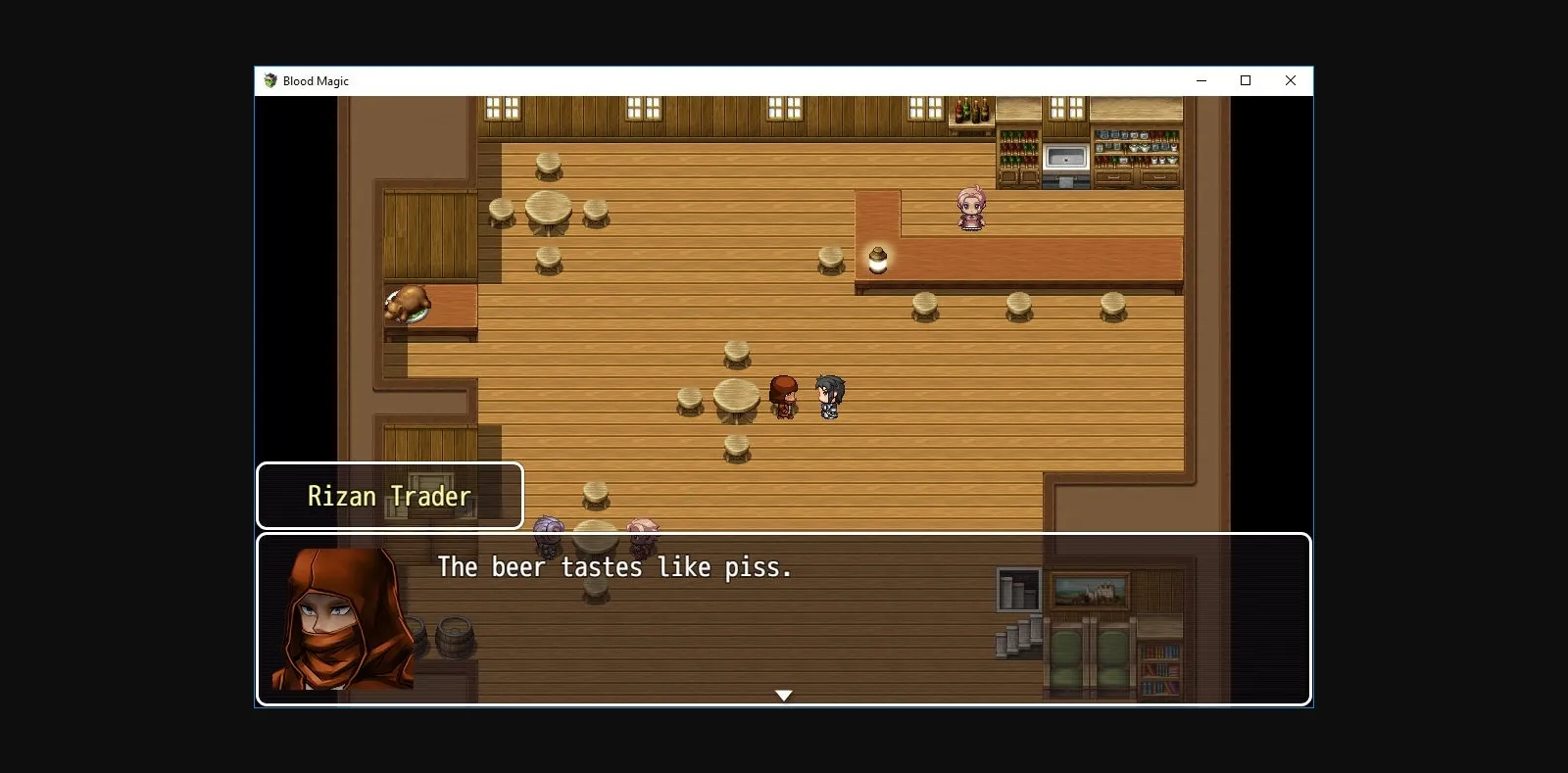Click the continue arrow below the dialogue text
This screenshot has height=773, width=1568.
click(x=784, y=695)
